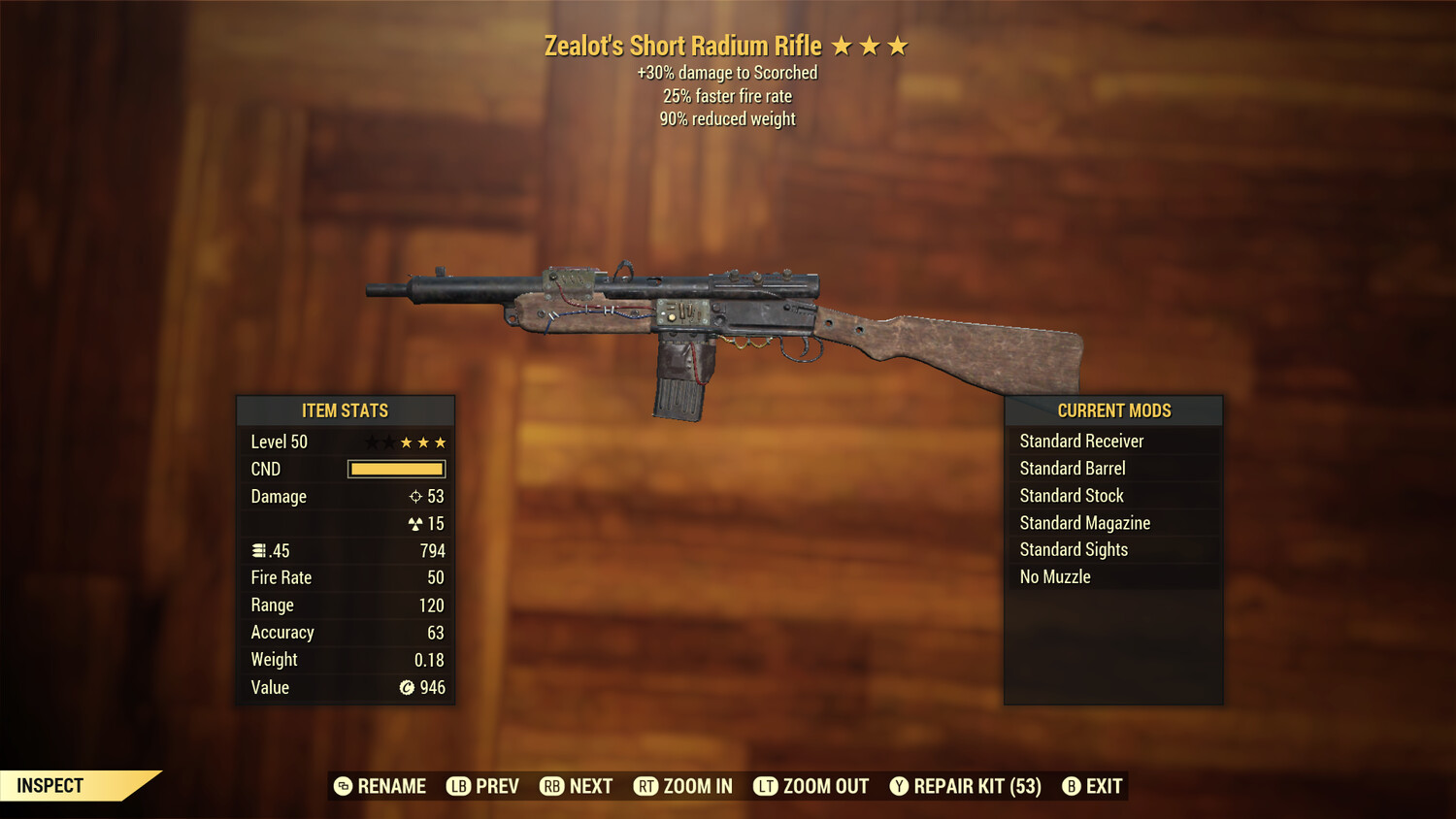Expand the Standard Magazine mod entry
Screen dimensions: 1456x819
(1084, 522)
